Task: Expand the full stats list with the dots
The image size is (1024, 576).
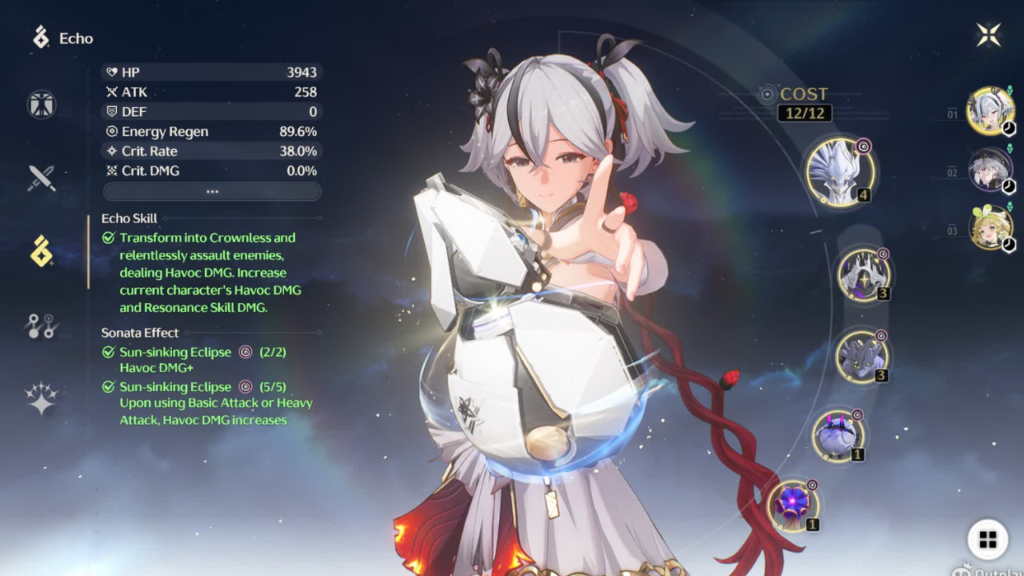Action: click(212, 191)
